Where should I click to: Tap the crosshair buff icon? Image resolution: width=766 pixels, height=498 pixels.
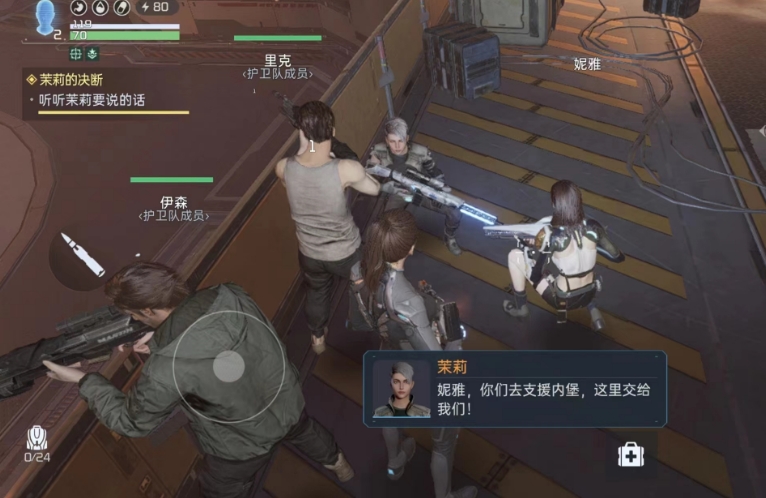pos(76,53)
